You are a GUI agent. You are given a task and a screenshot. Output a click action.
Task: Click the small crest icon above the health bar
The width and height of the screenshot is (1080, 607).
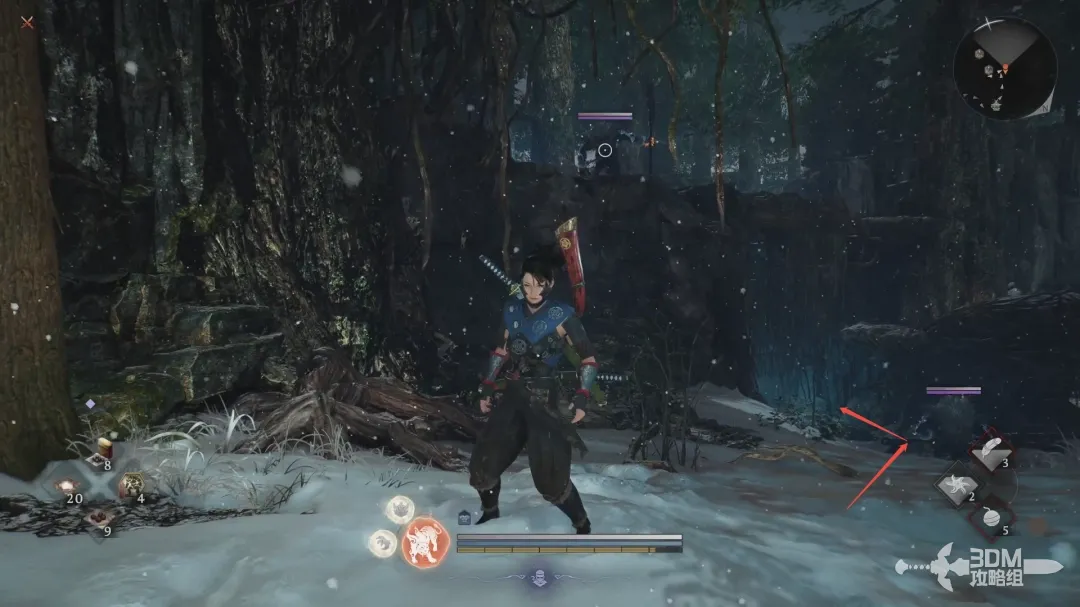click(466, 517)
